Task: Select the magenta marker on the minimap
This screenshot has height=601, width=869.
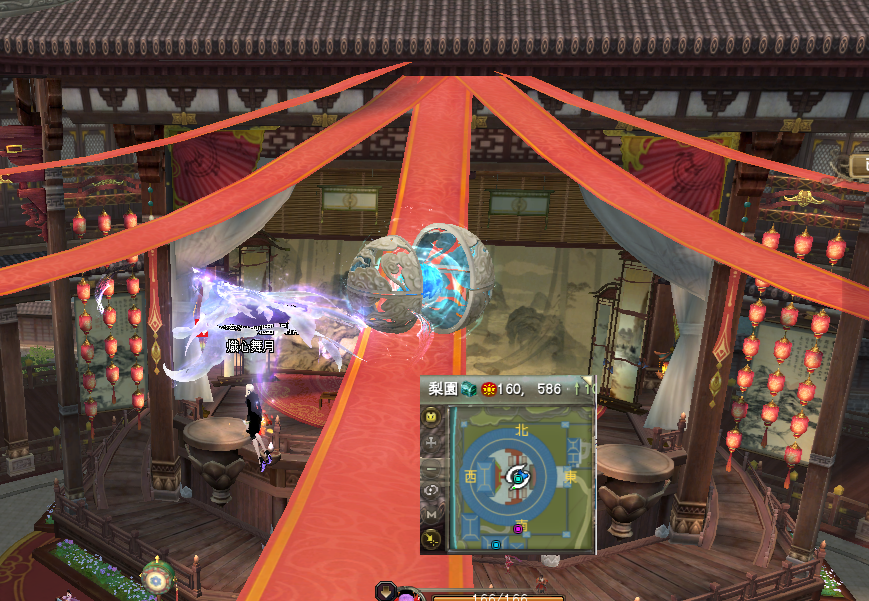Action: point(518,528)
